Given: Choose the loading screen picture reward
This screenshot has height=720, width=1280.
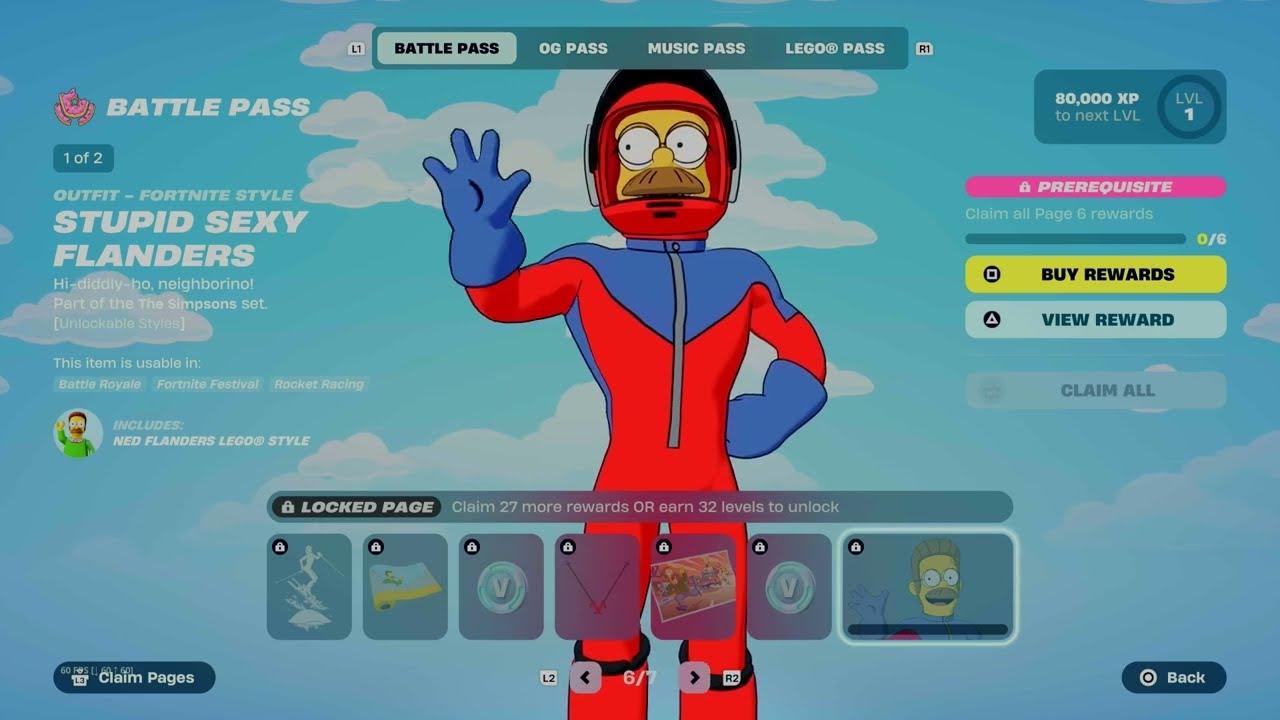Looking at the screenshot, I should [x=693, y=586].
